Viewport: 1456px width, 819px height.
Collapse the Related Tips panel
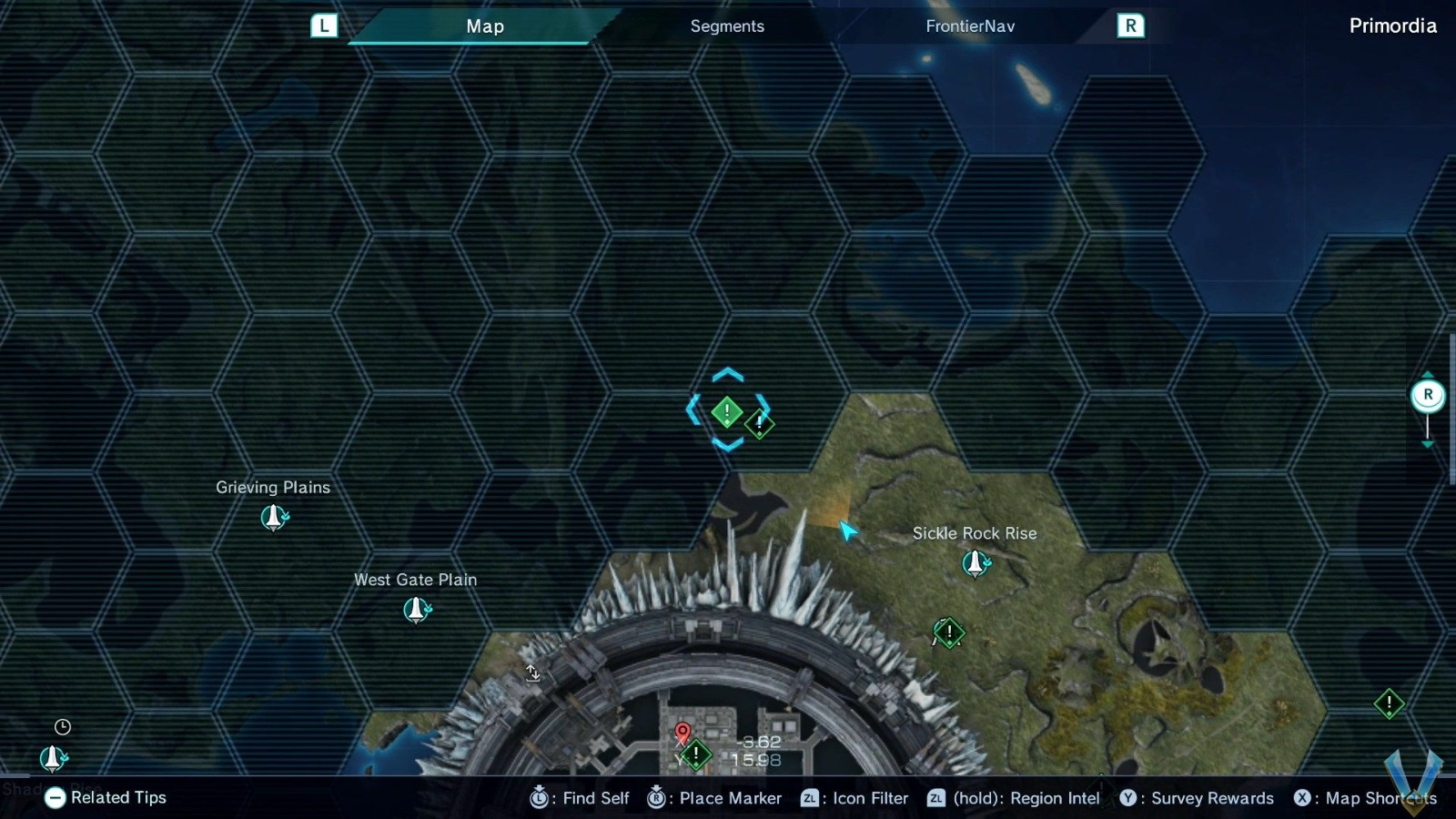point(56,798)
